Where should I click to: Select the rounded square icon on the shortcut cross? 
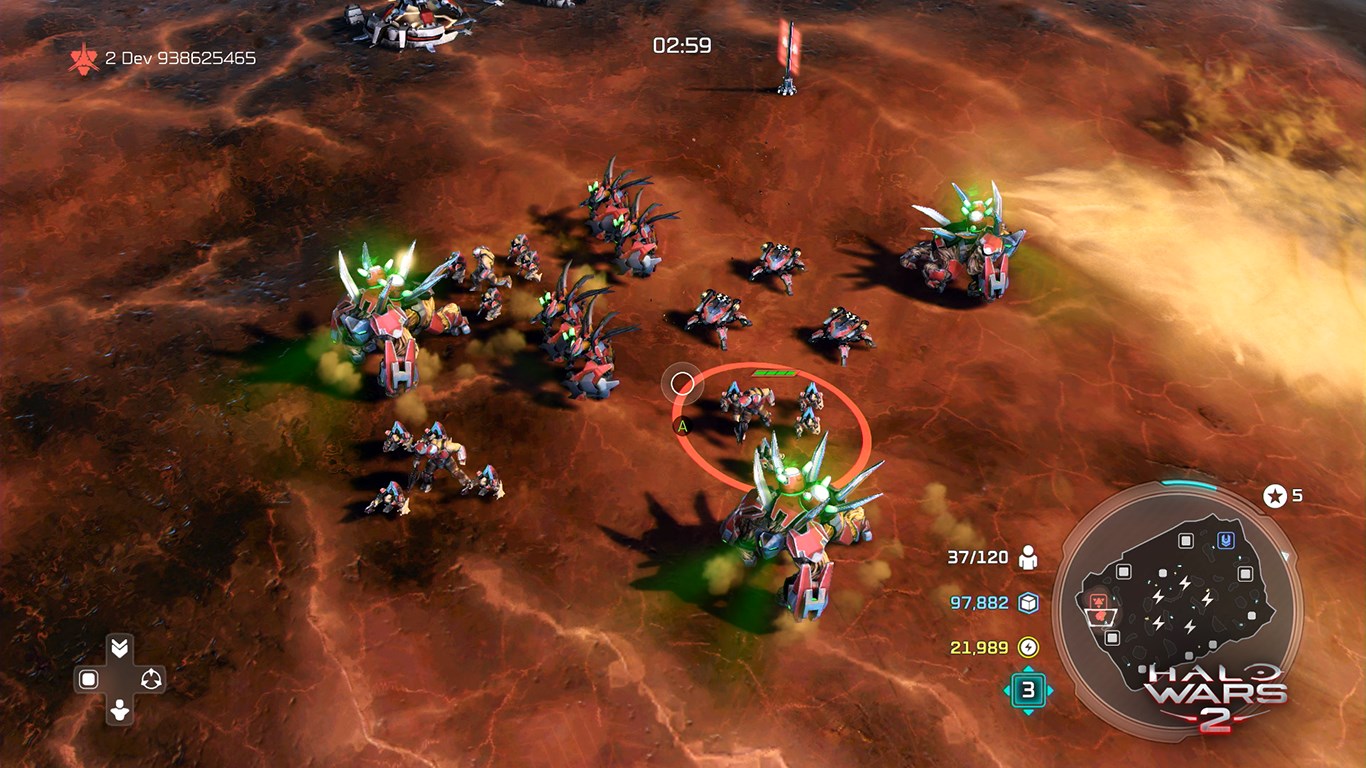[88, 680]
